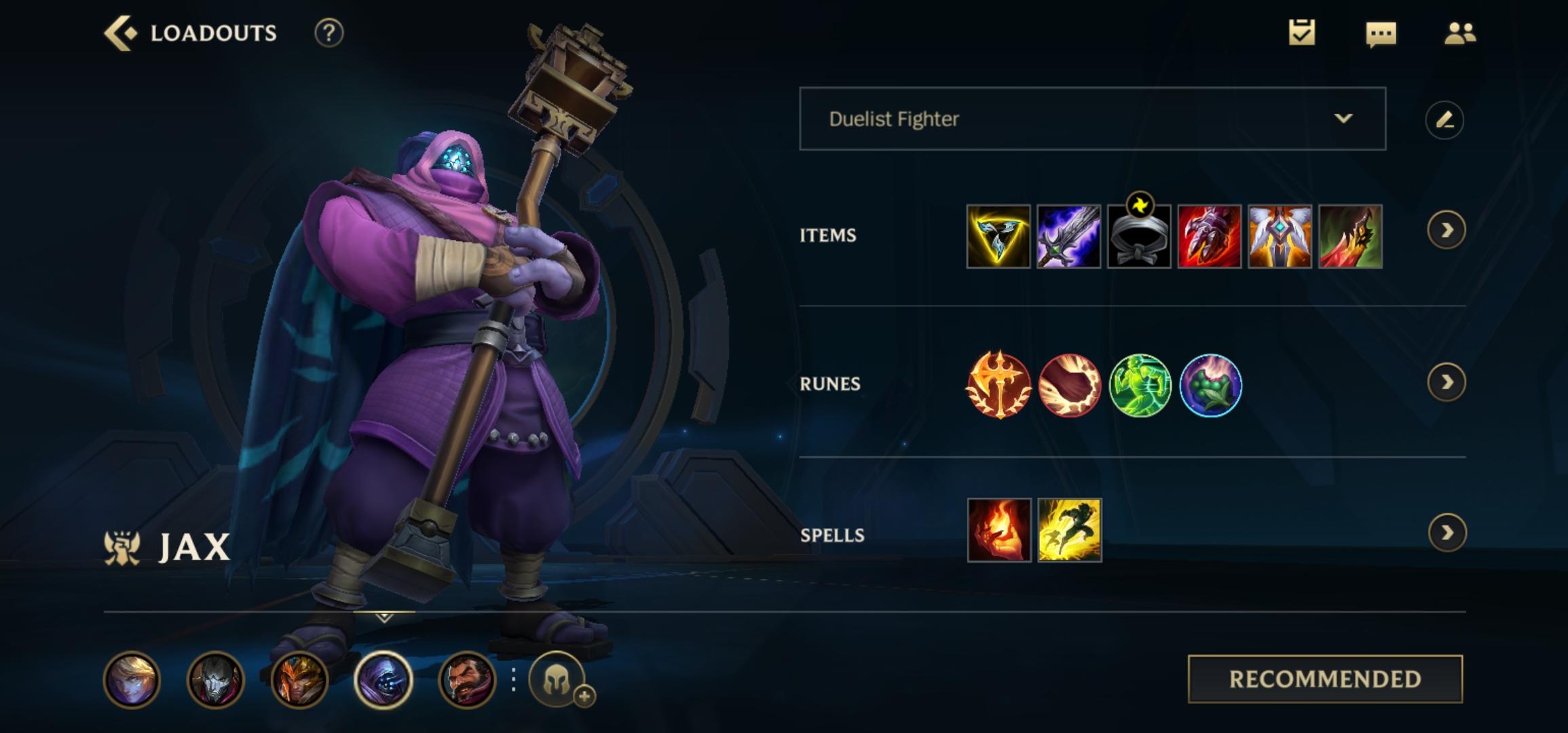Open the chat speech bubble icon
The width and height of the screenshot is (1568, 733).
(1381, 34)
